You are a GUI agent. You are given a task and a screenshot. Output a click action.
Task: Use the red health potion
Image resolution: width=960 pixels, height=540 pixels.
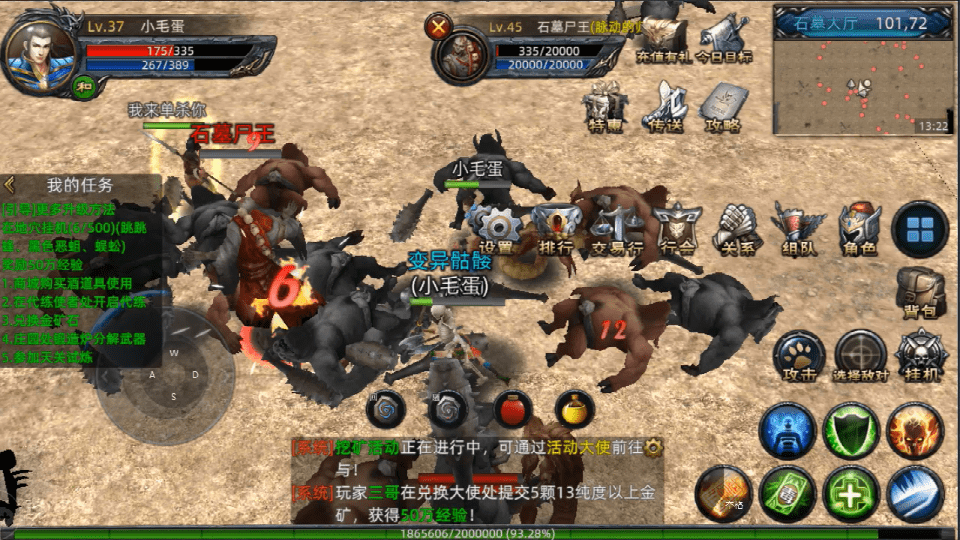point(513,409)
